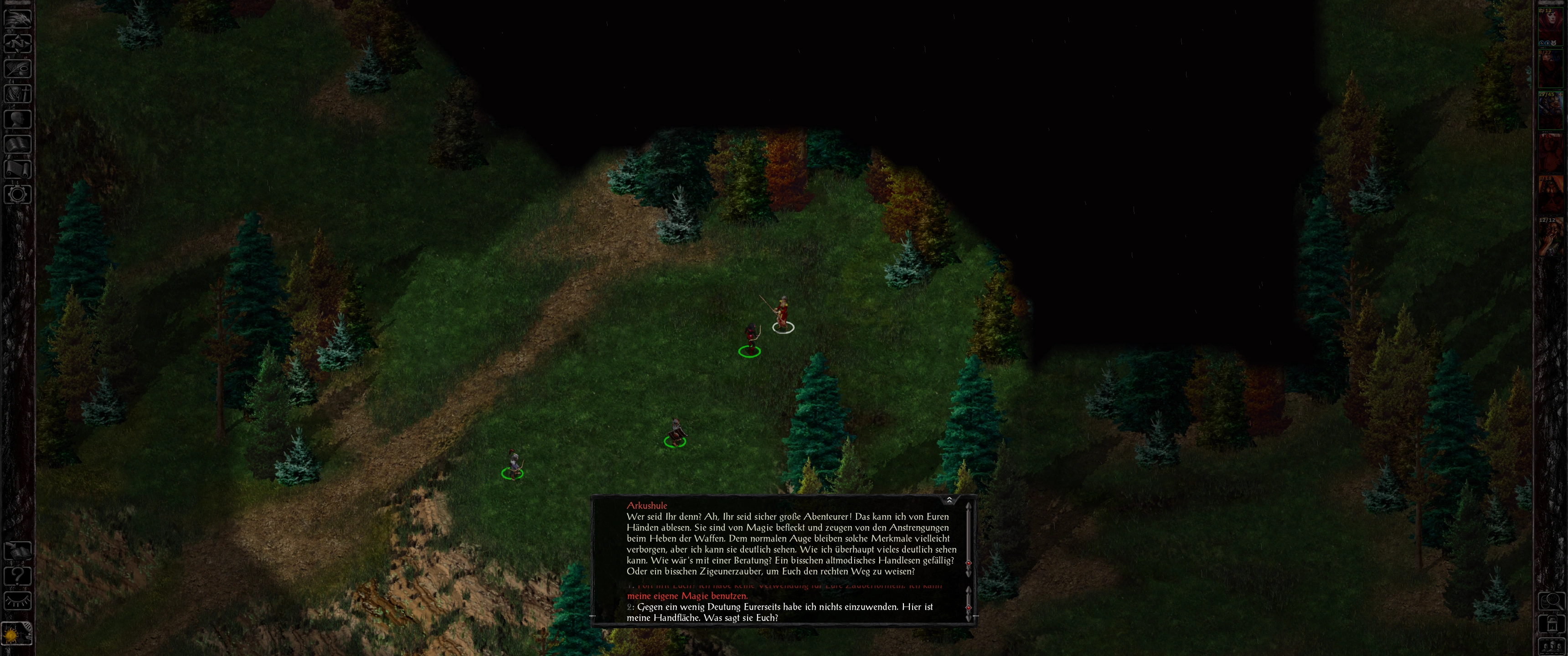Viewport: 1568px width, 656px height.
Task: Toggle the padlock button
Action: (1552, 625)
